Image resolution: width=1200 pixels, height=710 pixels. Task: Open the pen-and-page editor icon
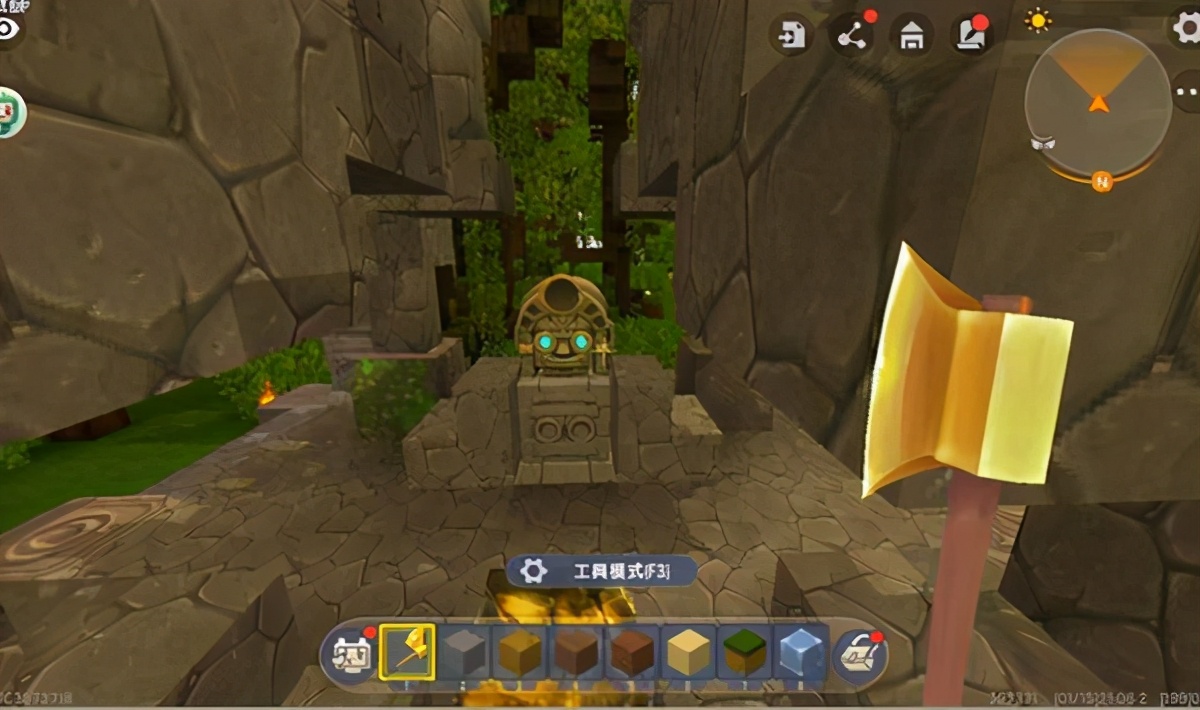[x=970, y=37]
